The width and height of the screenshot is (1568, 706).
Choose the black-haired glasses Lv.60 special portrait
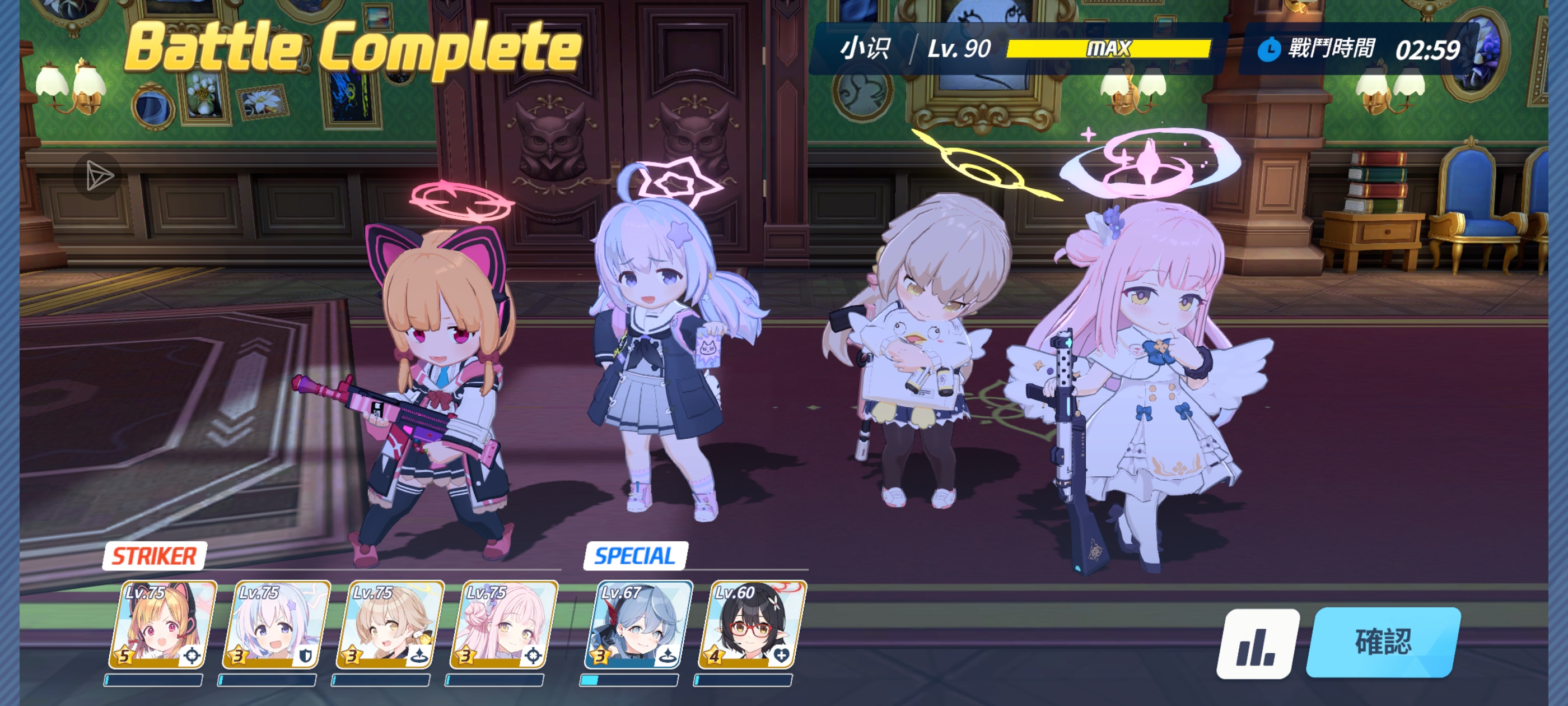[x=752, y=624]
